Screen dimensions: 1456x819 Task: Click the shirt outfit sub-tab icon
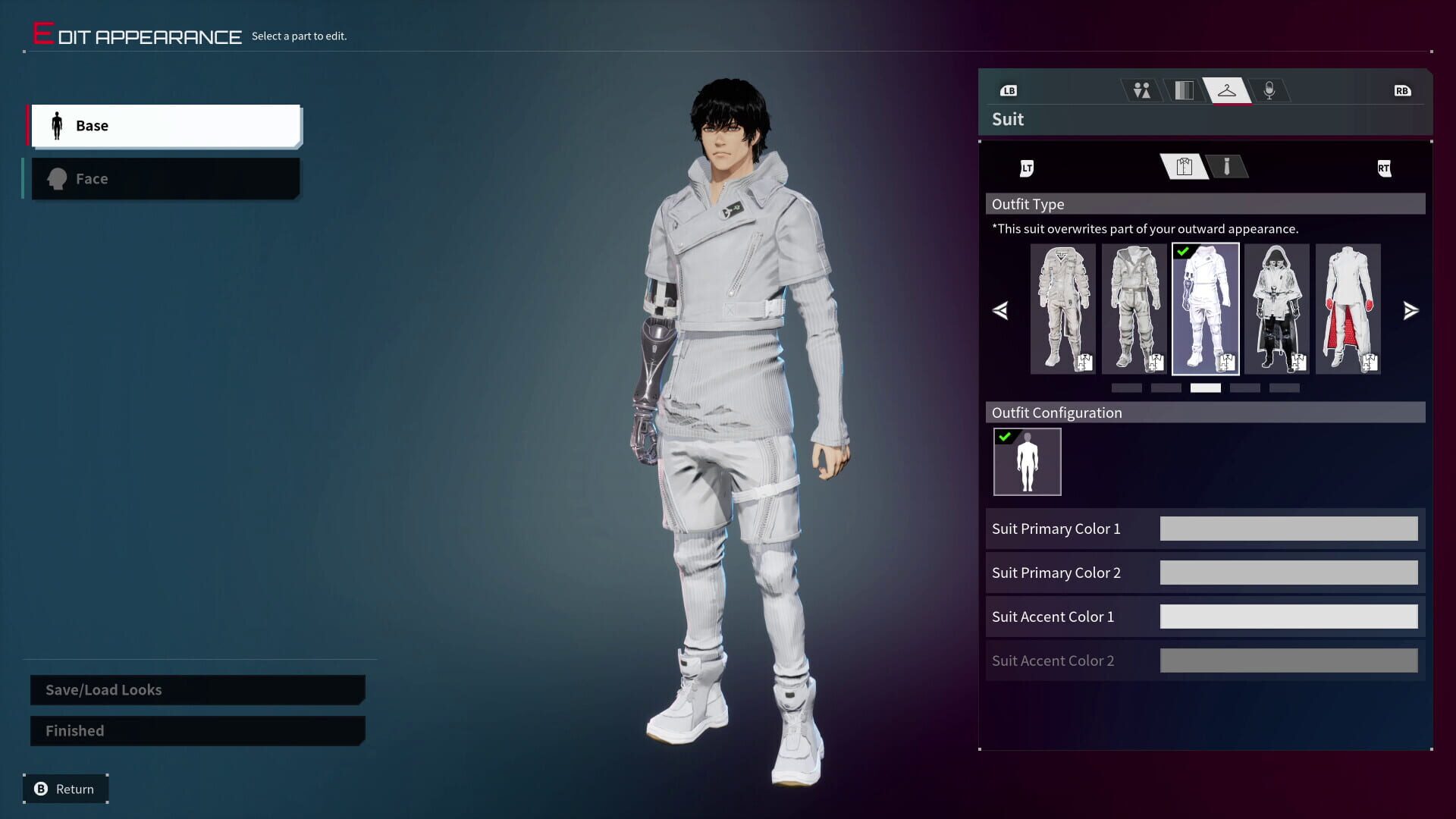tap(1183, 167)
